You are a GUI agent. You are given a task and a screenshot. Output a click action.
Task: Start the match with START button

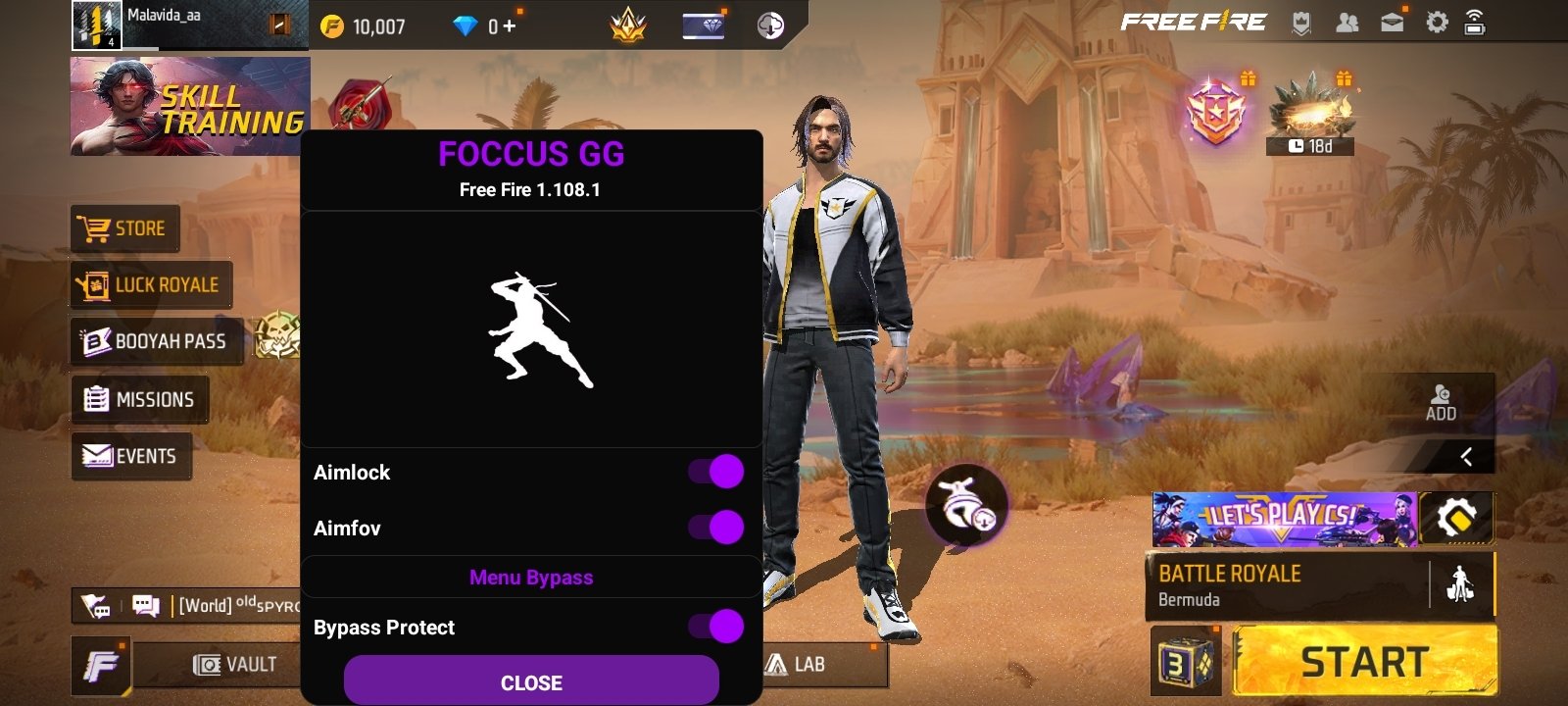tap(1364, 663)
